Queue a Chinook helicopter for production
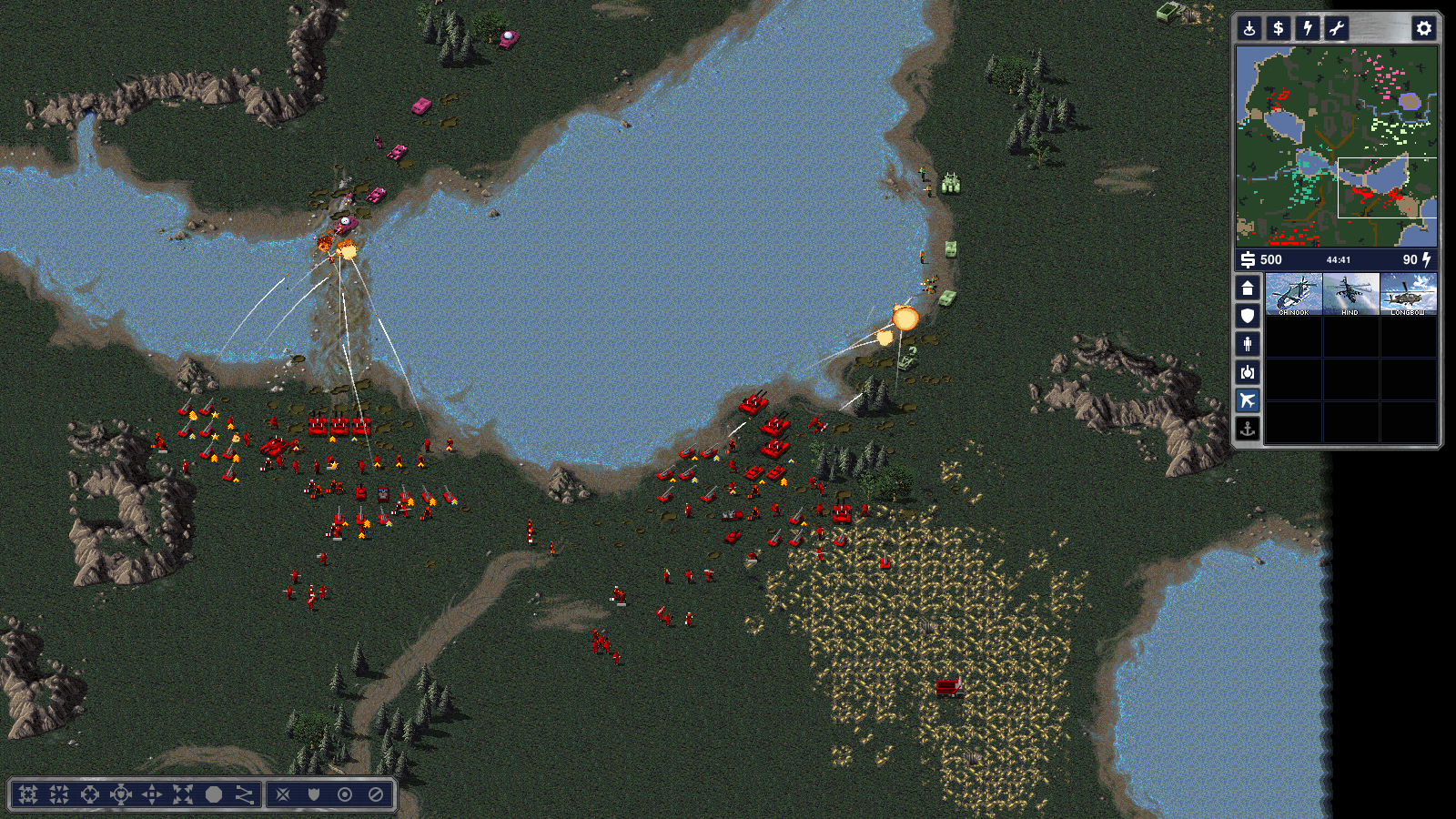 (1293, 294)
